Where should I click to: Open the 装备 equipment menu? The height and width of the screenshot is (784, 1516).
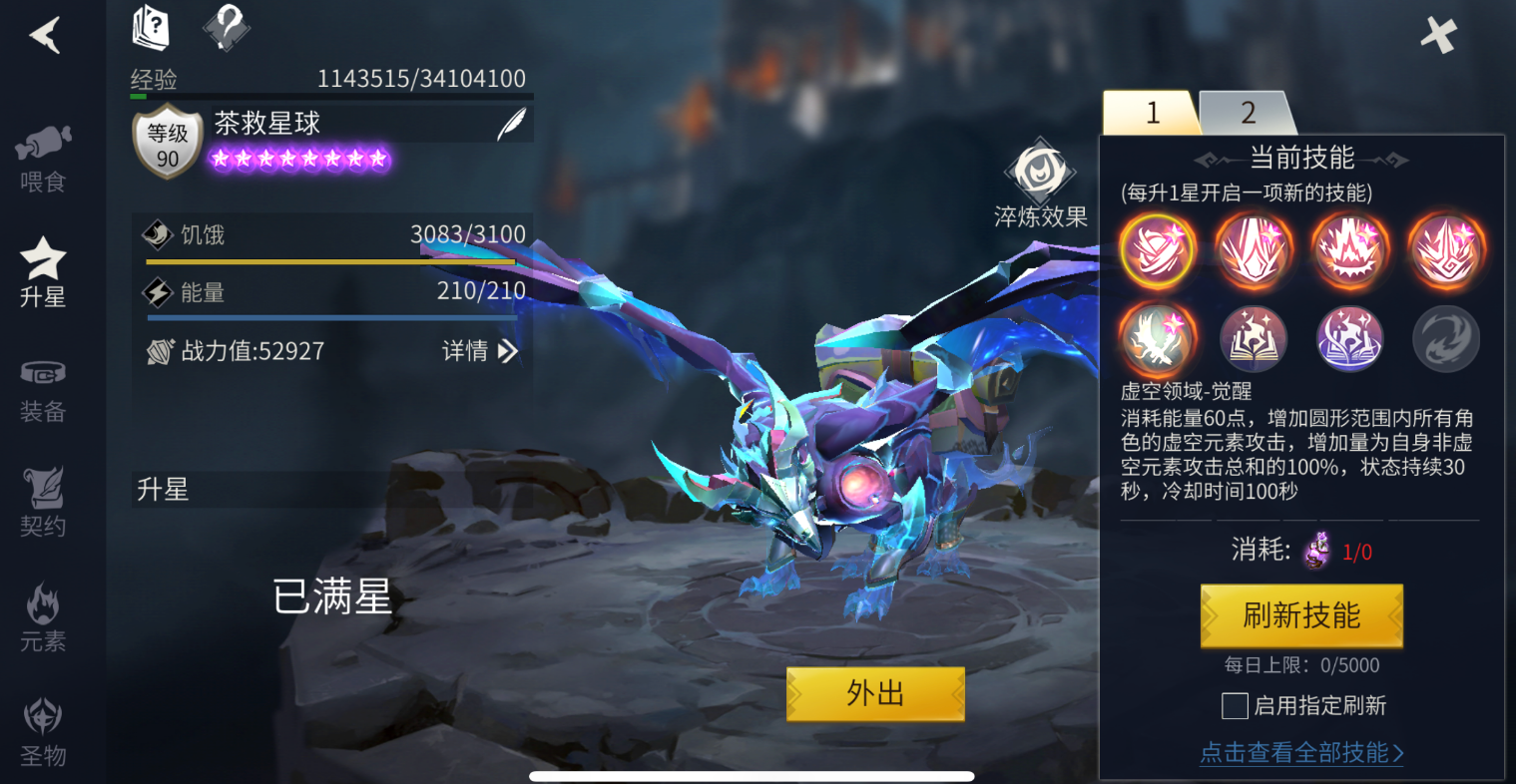pyautogui.click(x=43, y=389)
